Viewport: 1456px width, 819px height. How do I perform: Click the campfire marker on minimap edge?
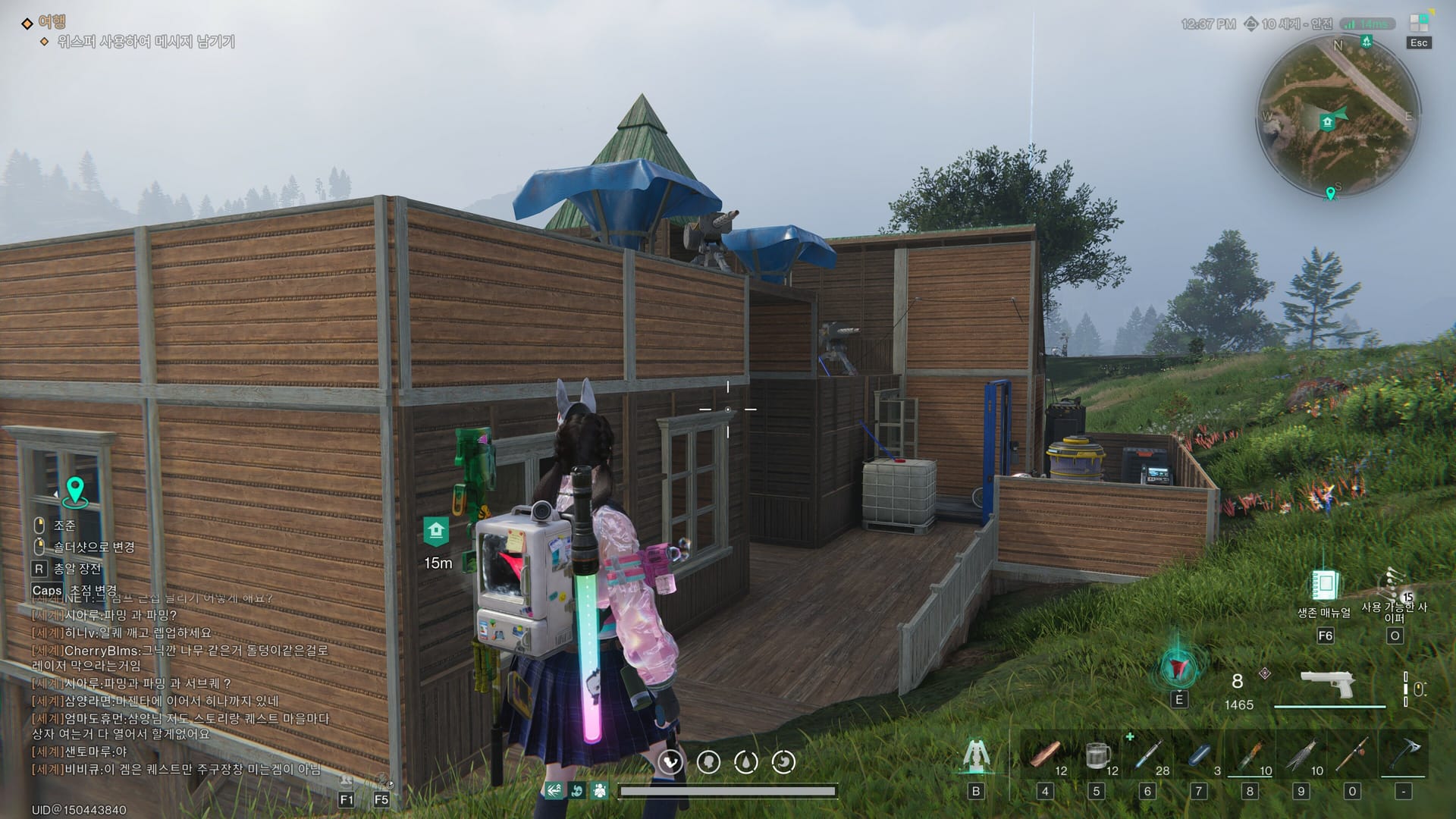pyautogui.click(x=1366, y=41)
